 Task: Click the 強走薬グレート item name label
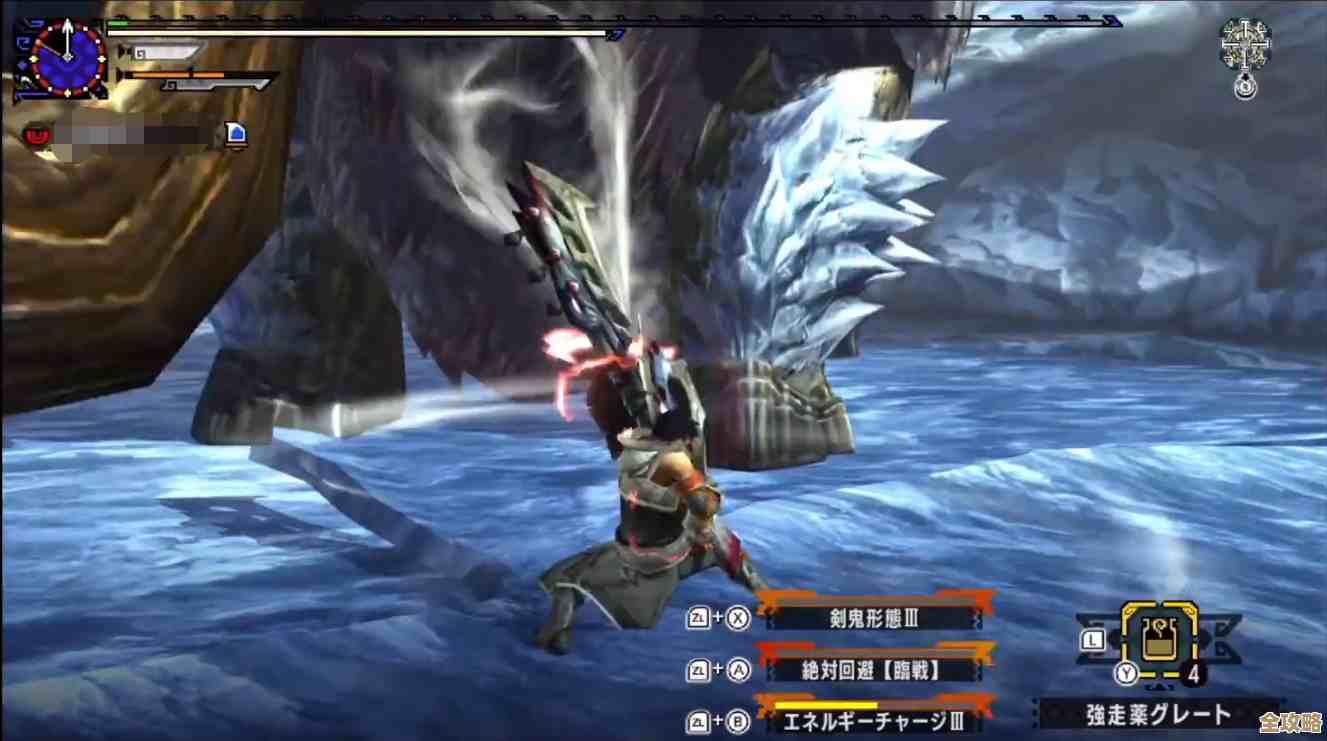(x=1159, y=714)
